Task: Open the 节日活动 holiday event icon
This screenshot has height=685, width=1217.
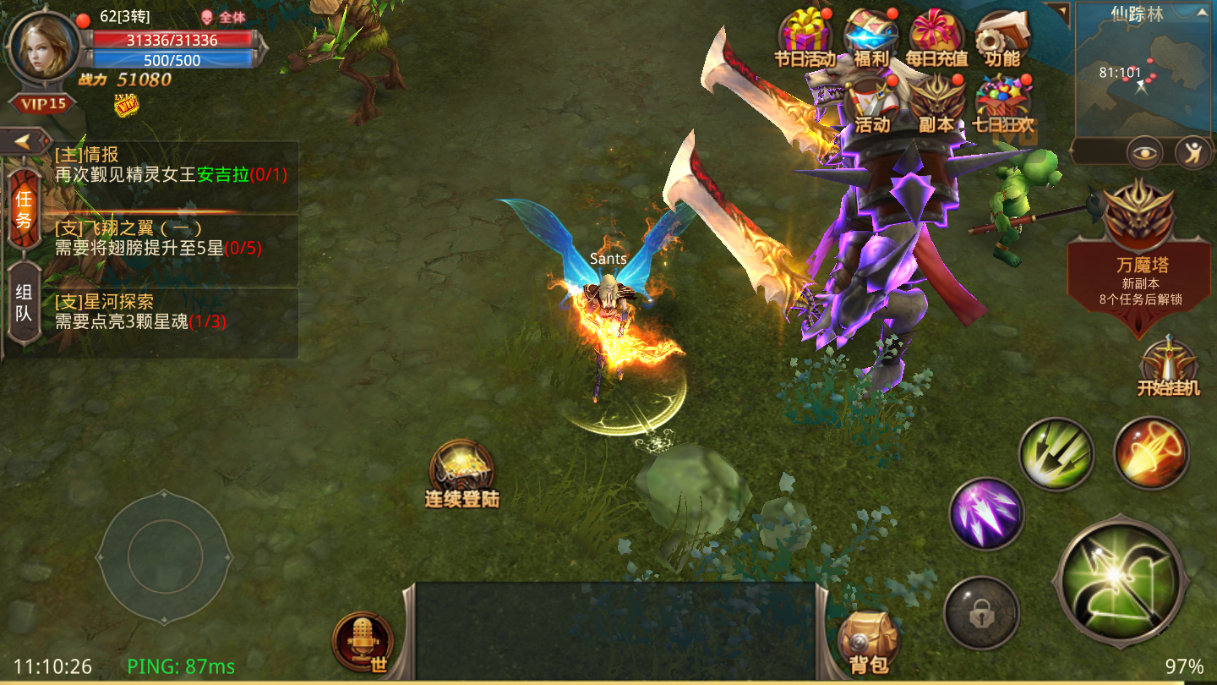Action: tap(805, 37)
